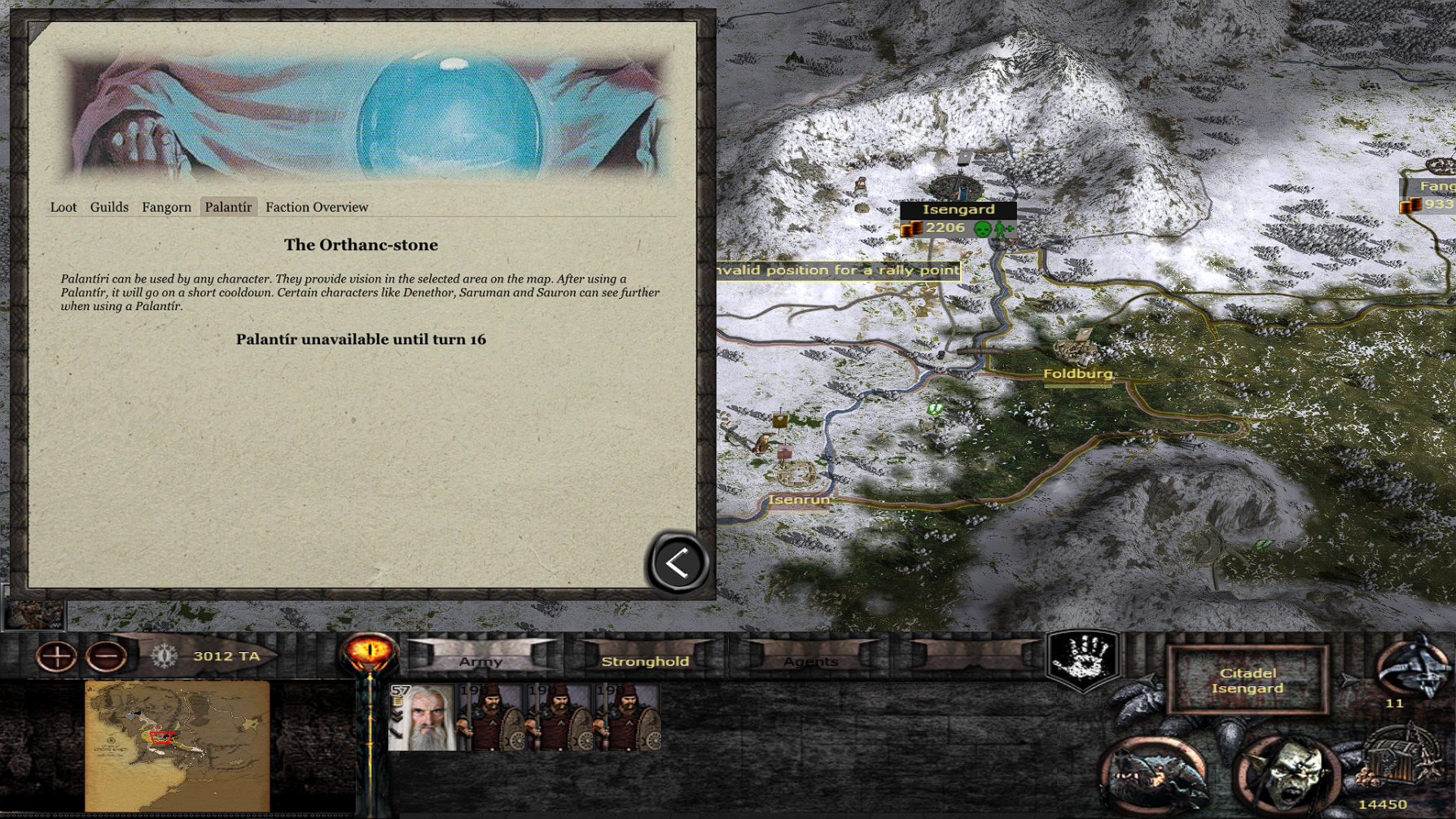The width and height of the screenshot is (1456, 819).
Task: Click the Middle-earth minimap
Action: tap(177, 745)
